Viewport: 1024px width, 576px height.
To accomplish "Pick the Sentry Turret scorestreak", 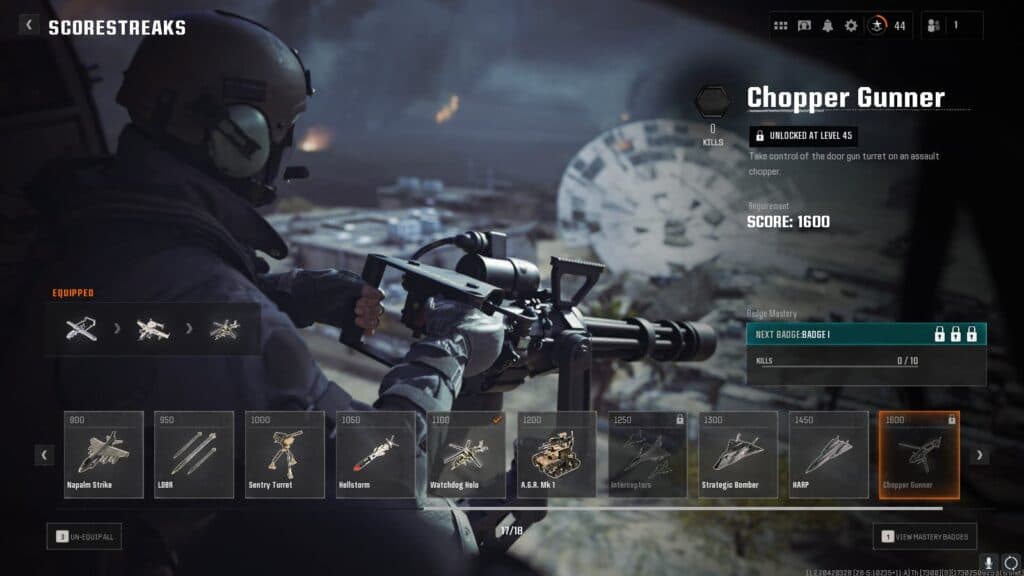I will point(284,454).
